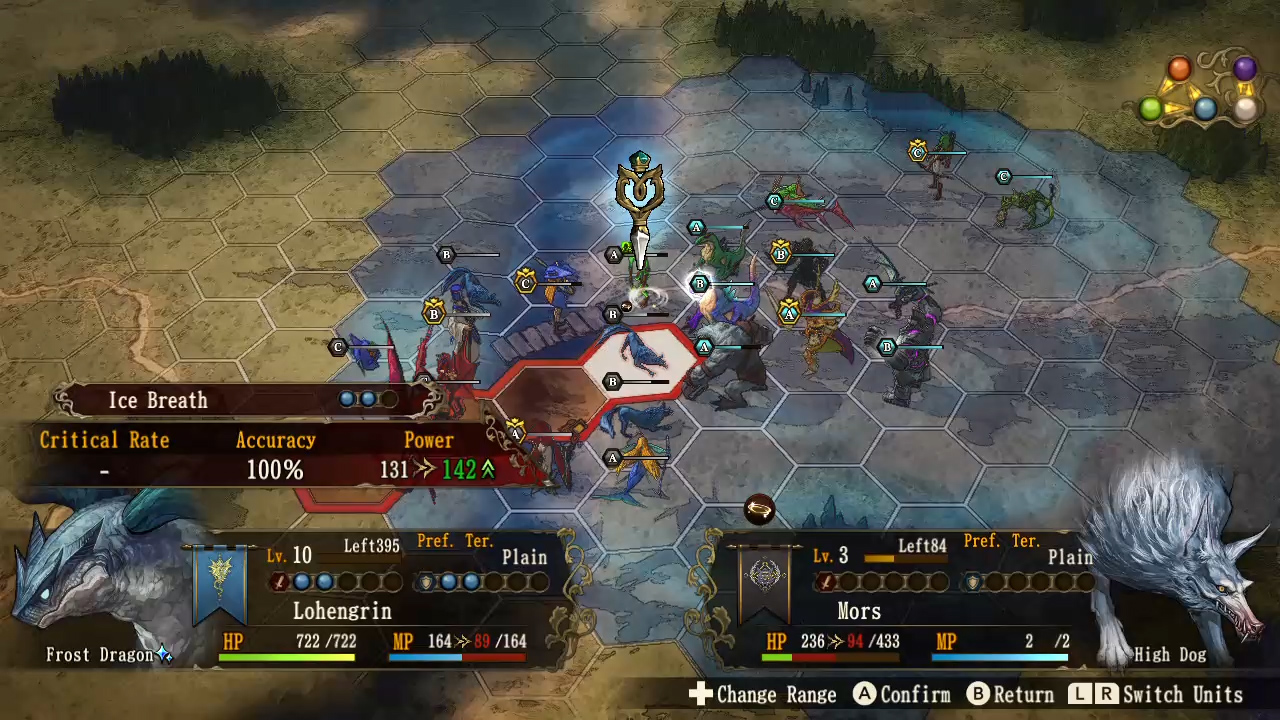The height and width of the screenshot is (720, 1280).
Task: Click the shield toggle on Mors's status row
Action: pos(972,583)
